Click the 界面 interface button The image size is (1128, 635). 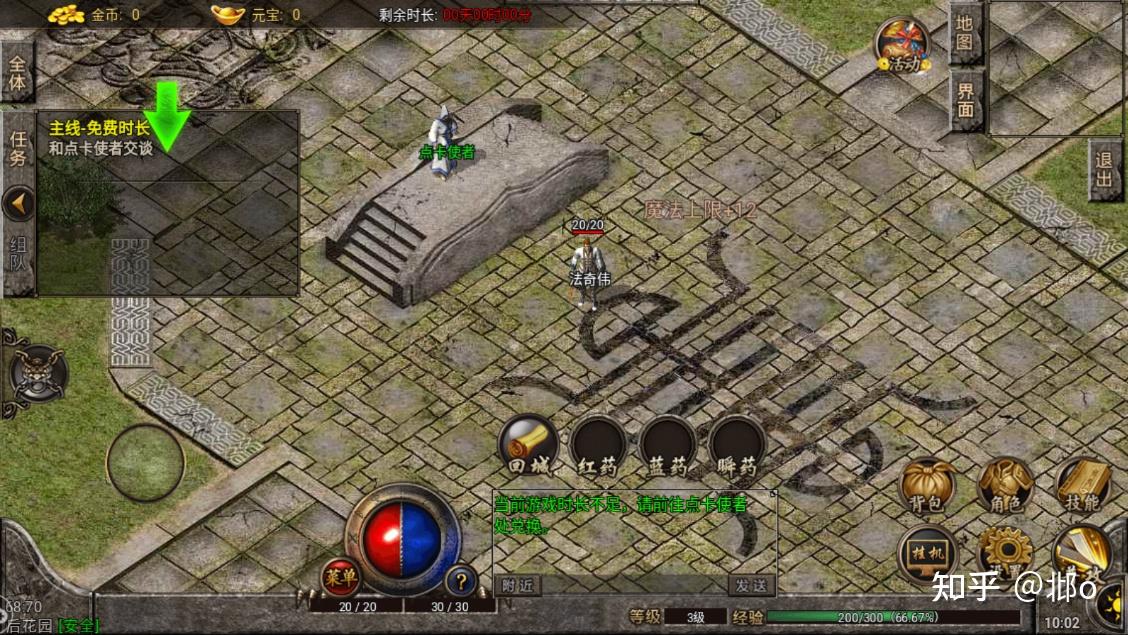pyautogui.click(x=965, y=99)
